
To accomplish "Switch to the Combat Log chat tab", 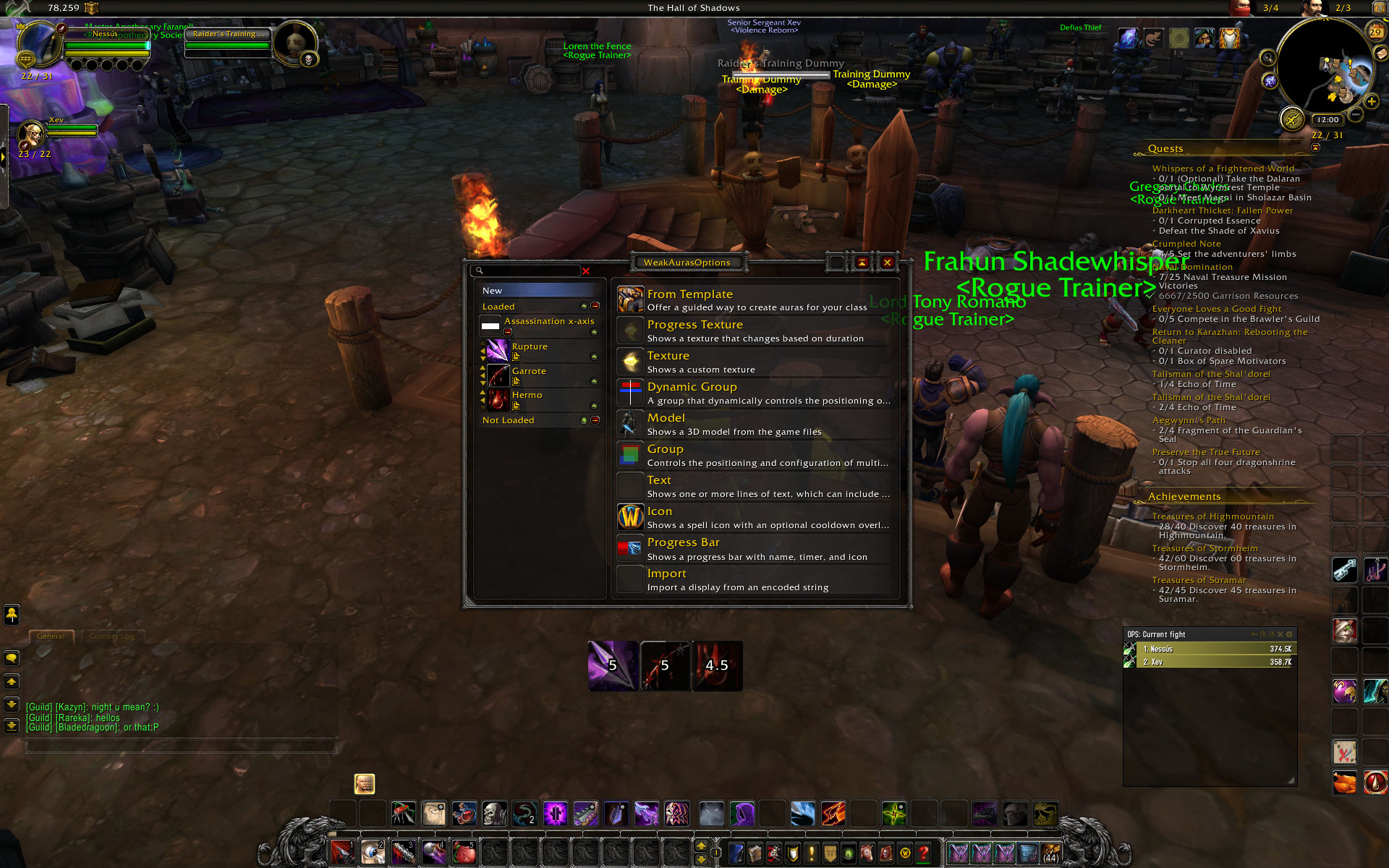I will (112, 637).
